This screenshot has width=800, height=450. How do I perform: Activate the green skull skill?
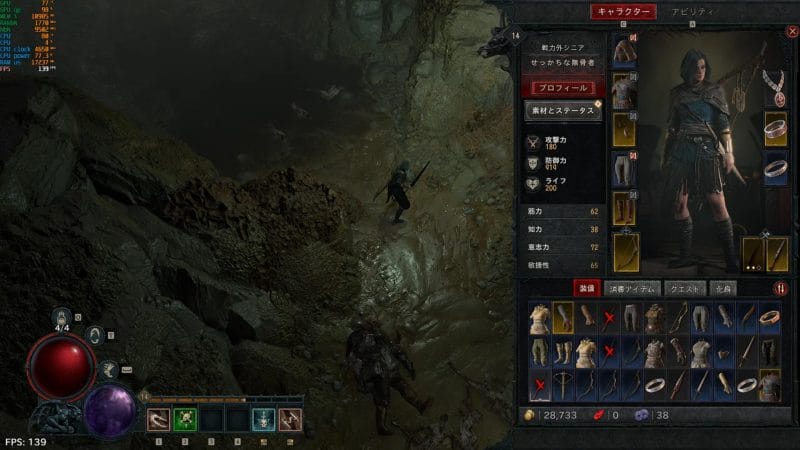coord(184,419)
